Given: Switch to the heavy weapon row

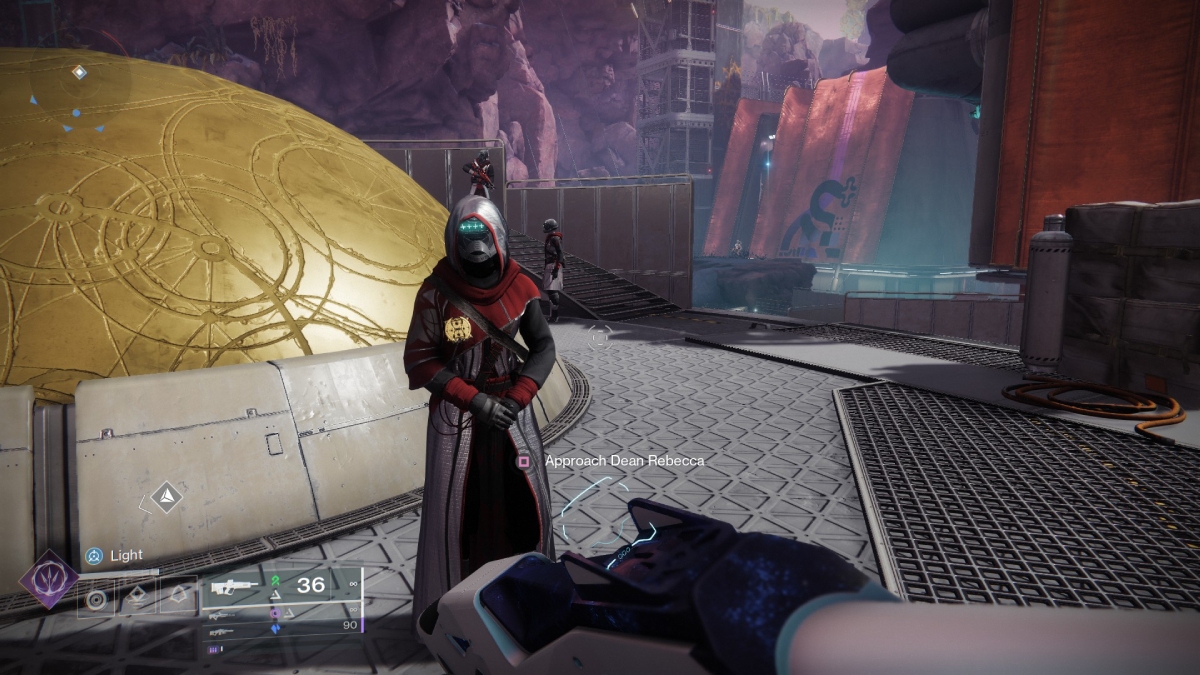Looking at the screenshot, I should pyautogui.click(x=222, y=631).
